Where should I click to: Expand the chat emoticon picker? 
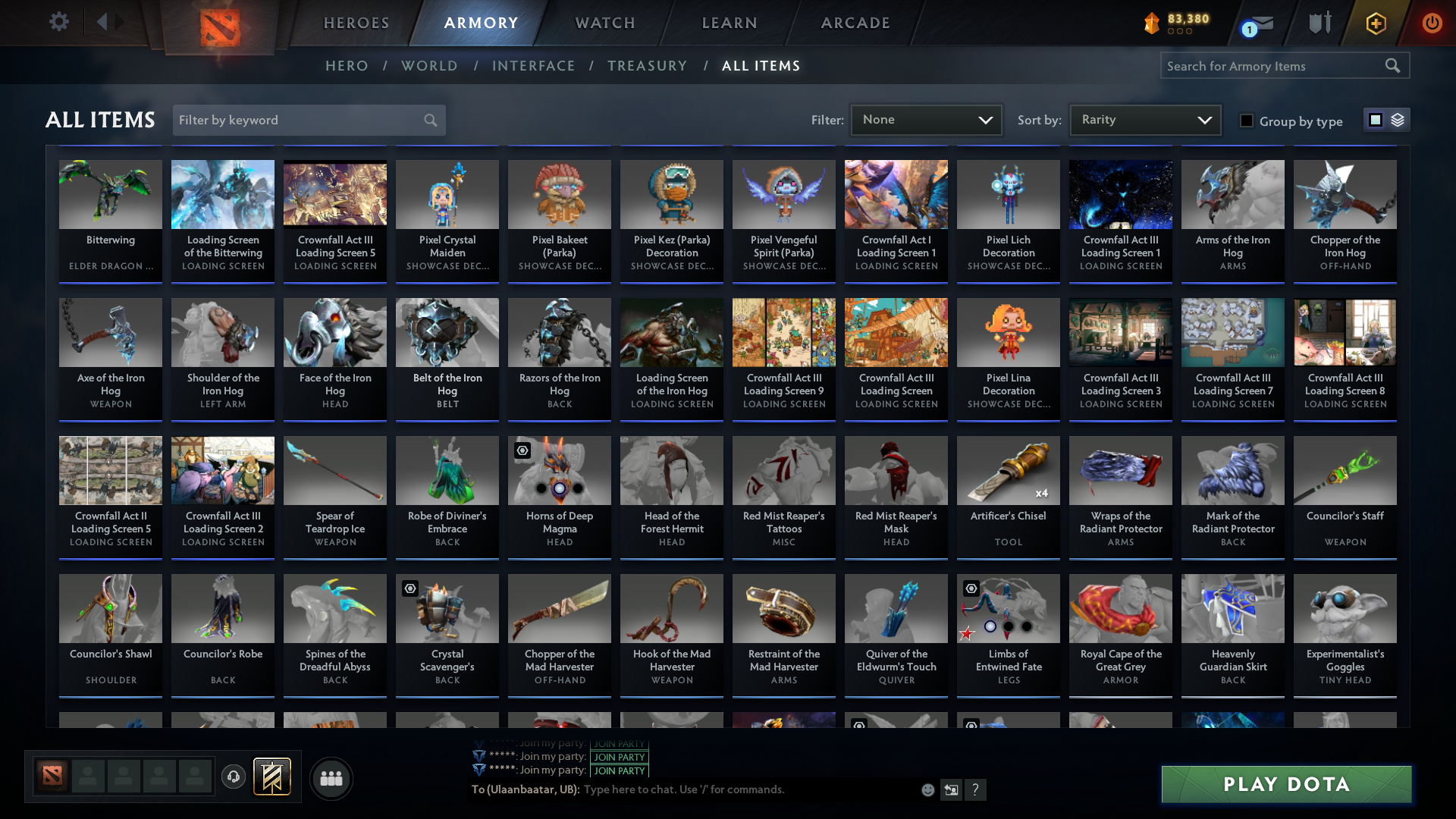927,789
